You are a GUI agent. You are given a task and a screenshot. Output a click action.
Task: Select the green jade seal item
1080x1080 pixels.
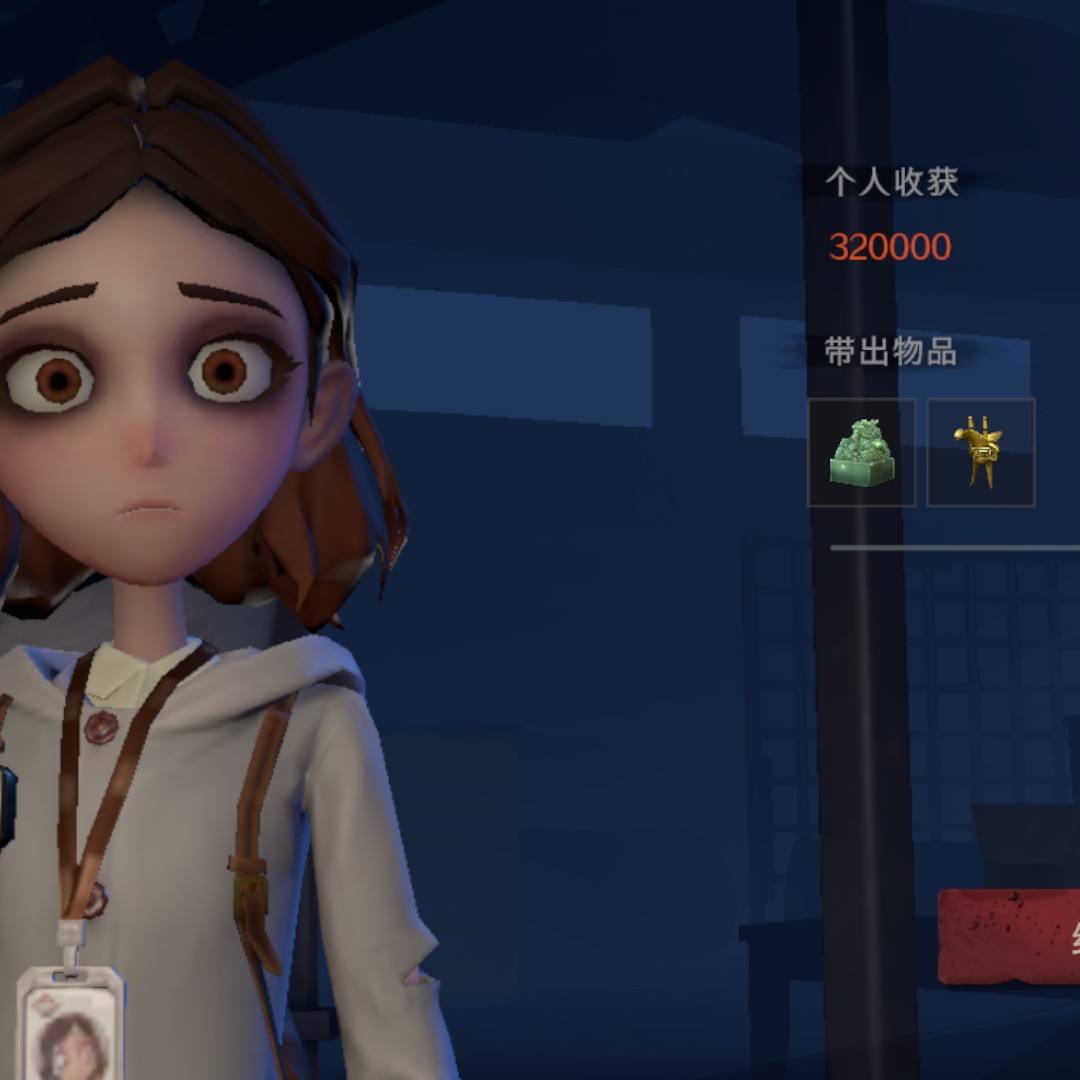861,453
